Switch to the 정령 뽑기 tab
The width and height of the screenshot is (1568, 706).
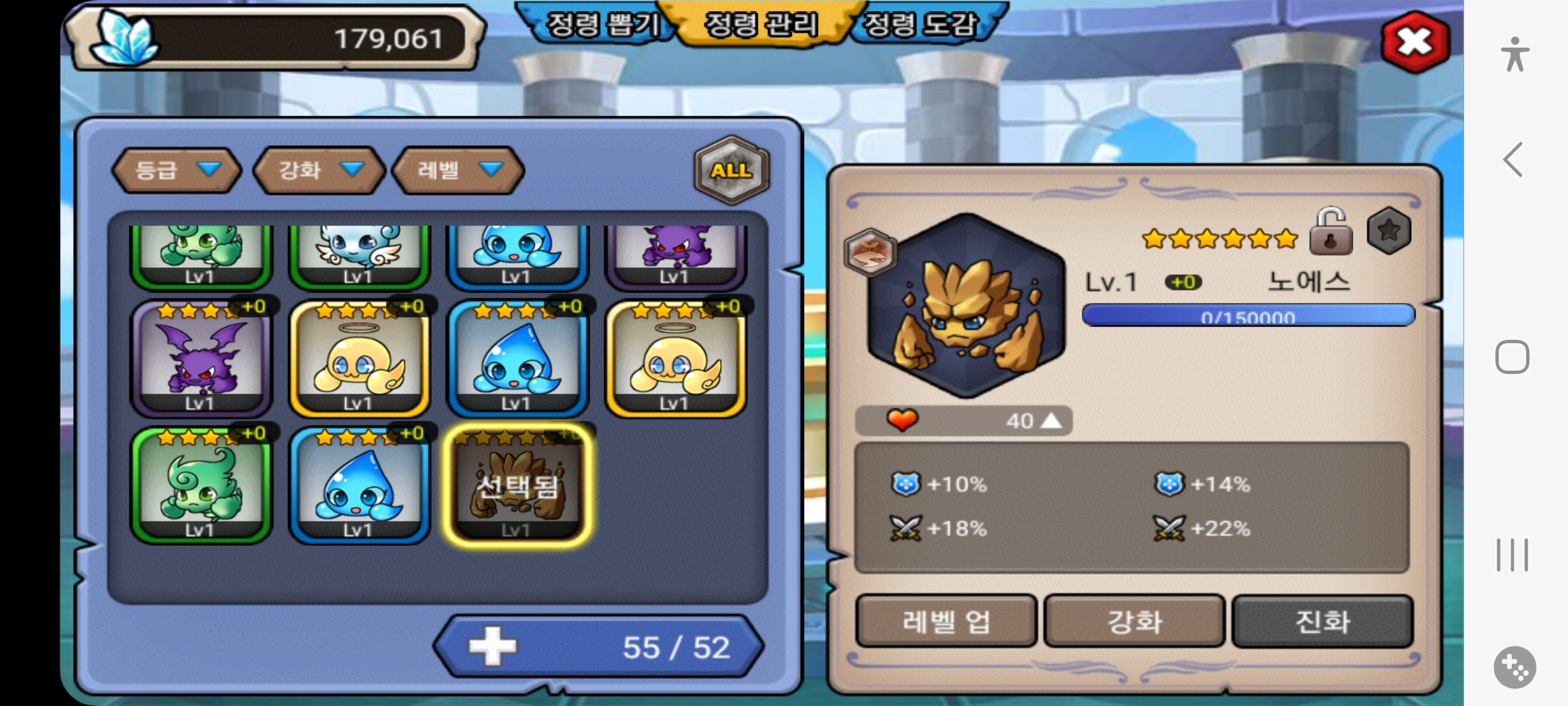pos(601,25)
